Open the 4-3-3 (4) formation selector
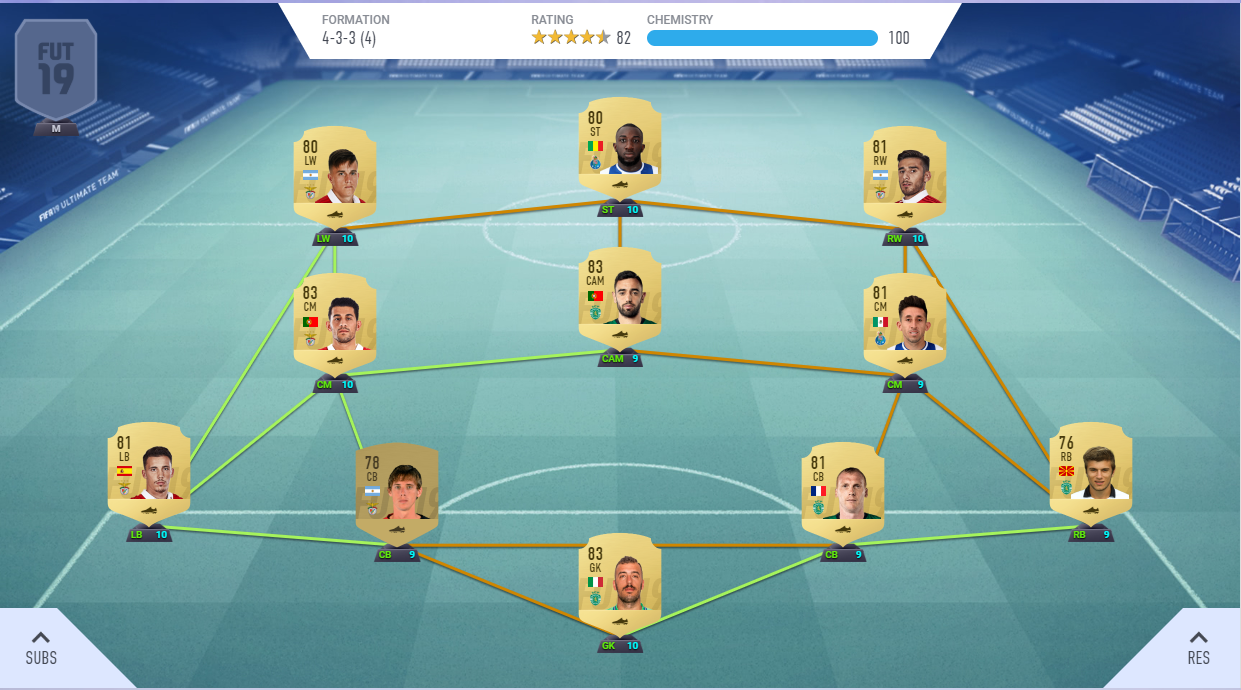This screenshot has width=1241, height=690. pyautogui.click(x=349, y=39)
